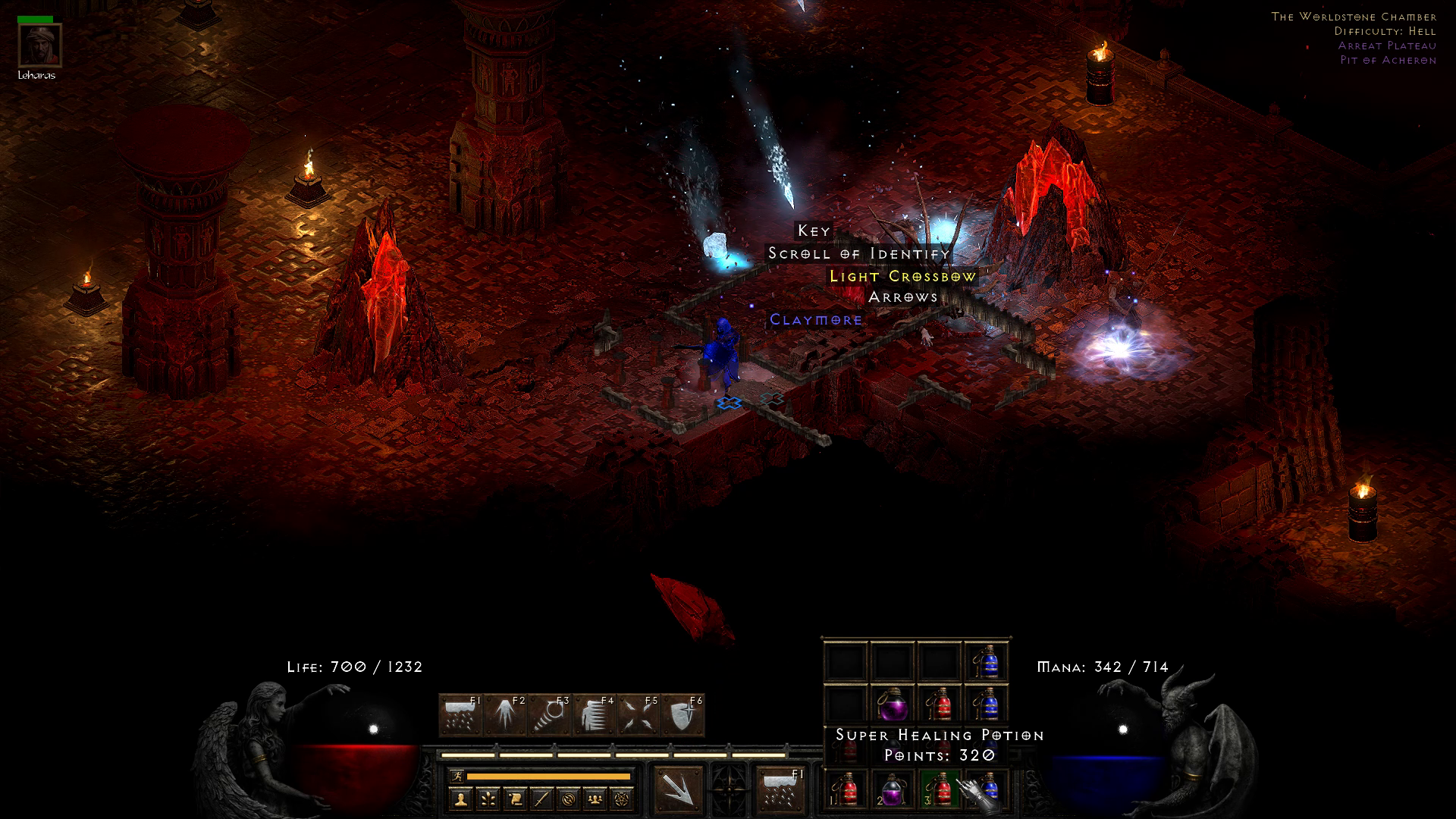Select the F1 ice storm skill in the hotbar row
Viewport: 1456px width, 819px height.
(x=460, y=715)
